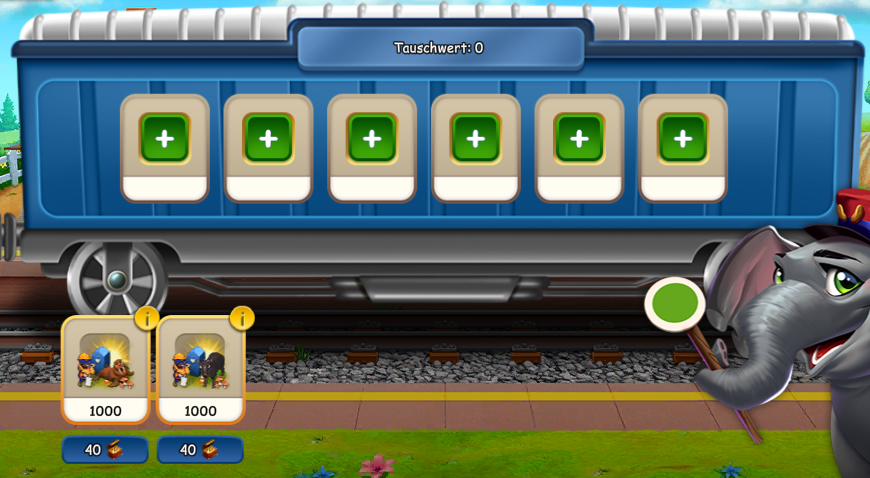Click the 40 chest button under bull card

click(200, 450)
